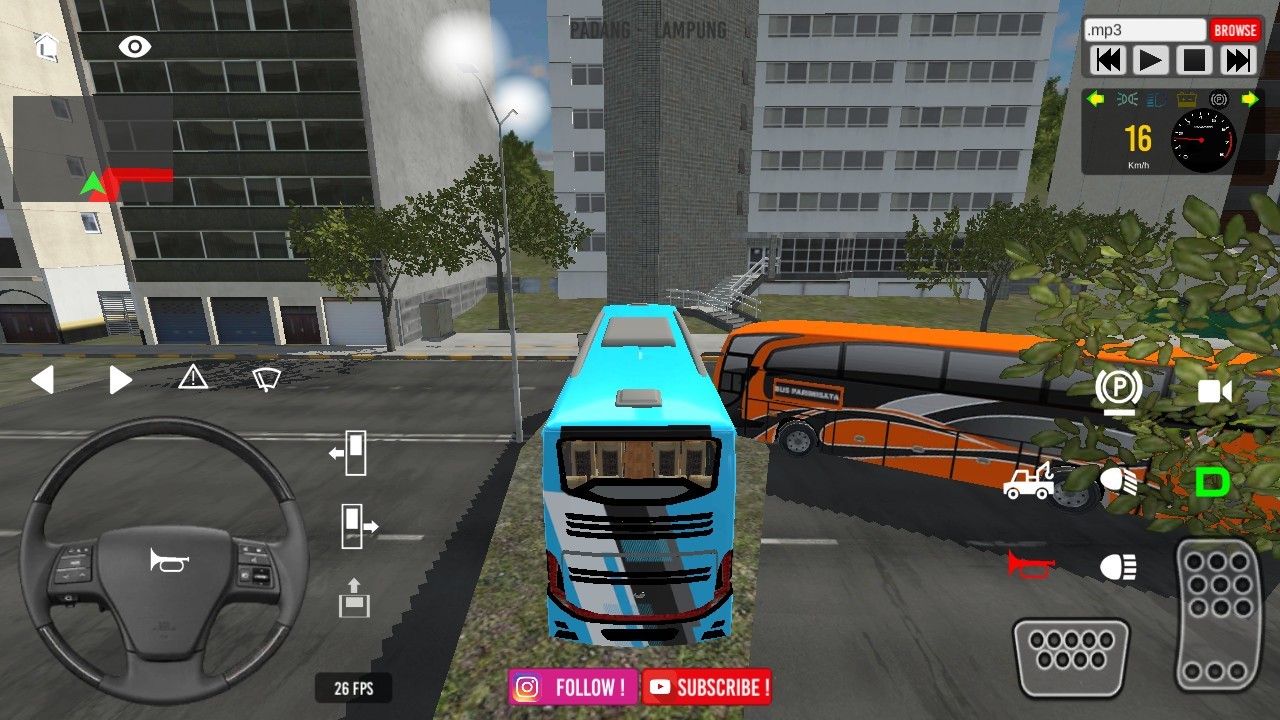Go back to the previous music track

click(1108, 61)
